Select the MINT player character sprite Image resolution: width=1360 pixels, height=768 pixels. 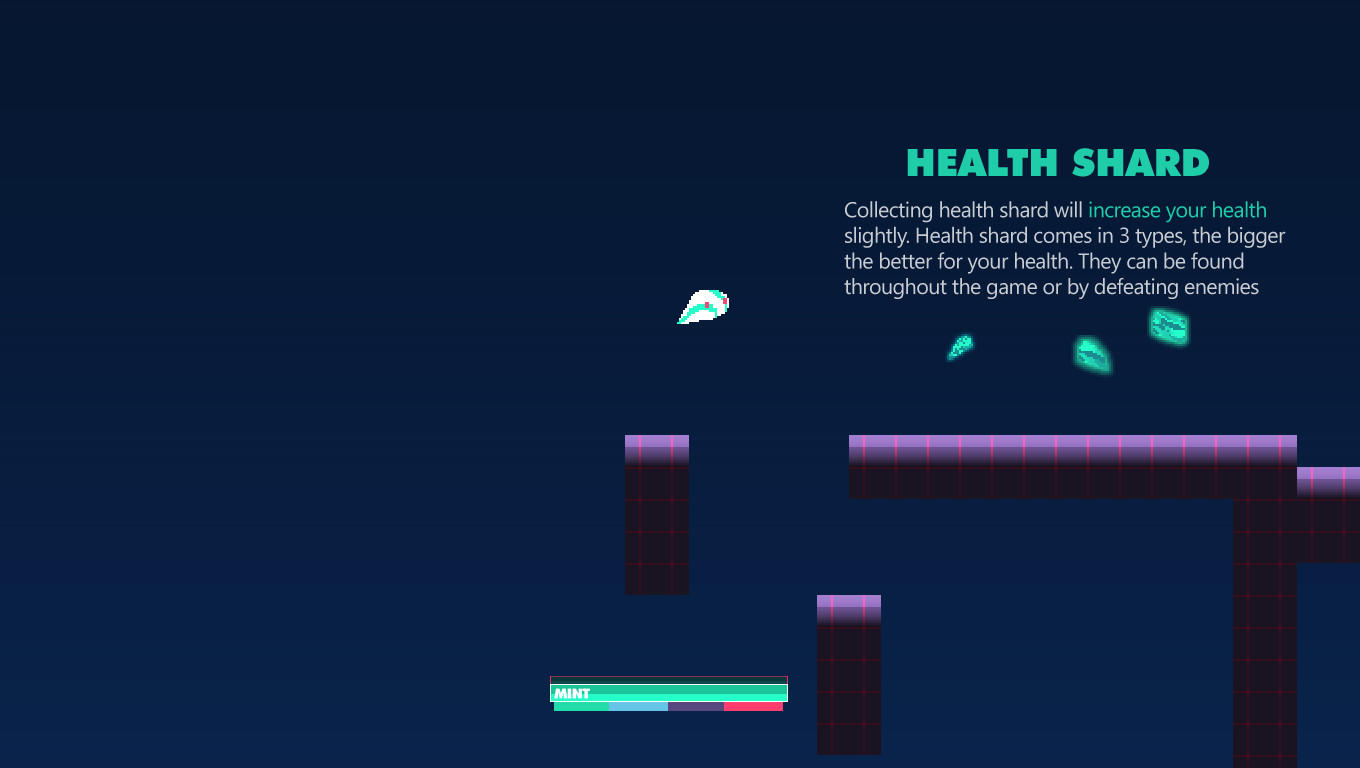703,306
